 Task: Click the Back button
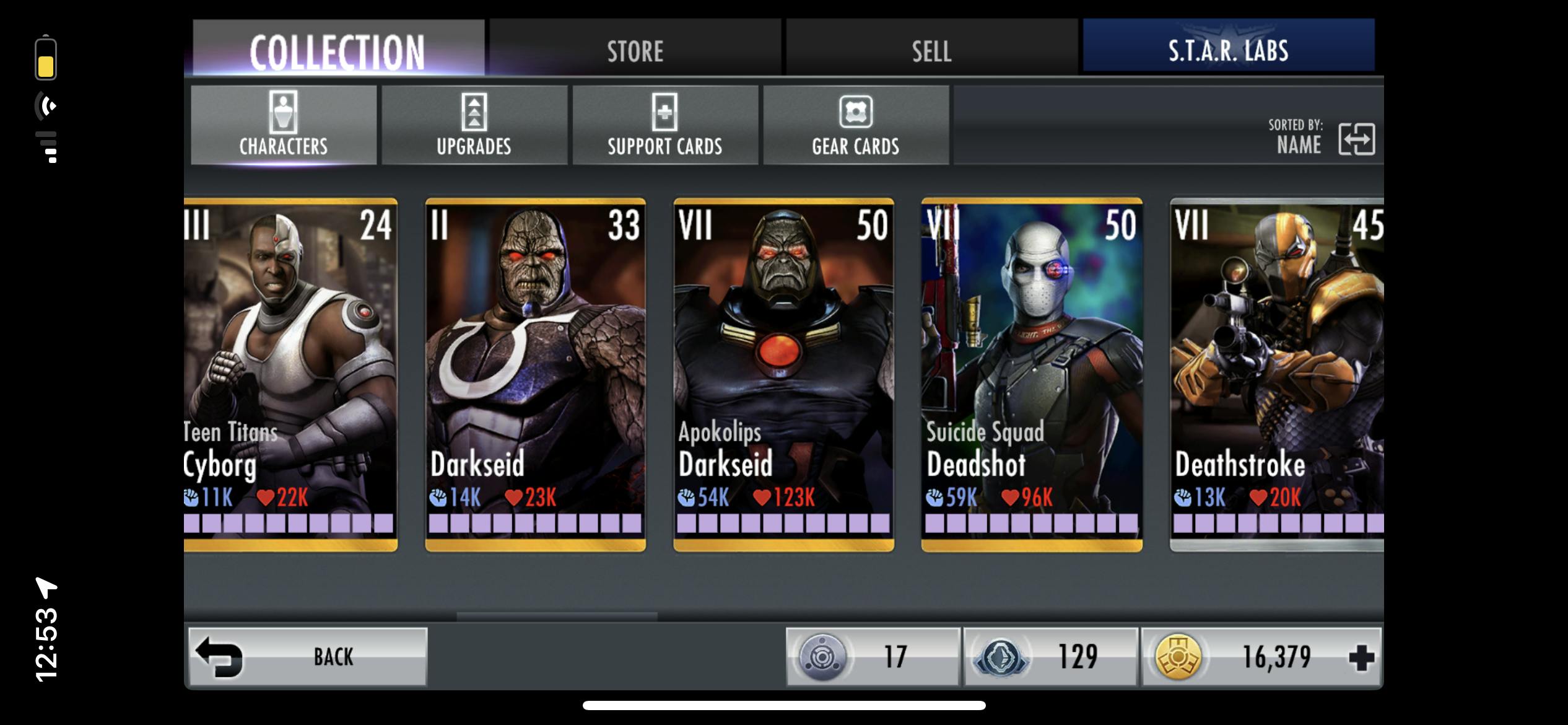click(x=308, y=656)
